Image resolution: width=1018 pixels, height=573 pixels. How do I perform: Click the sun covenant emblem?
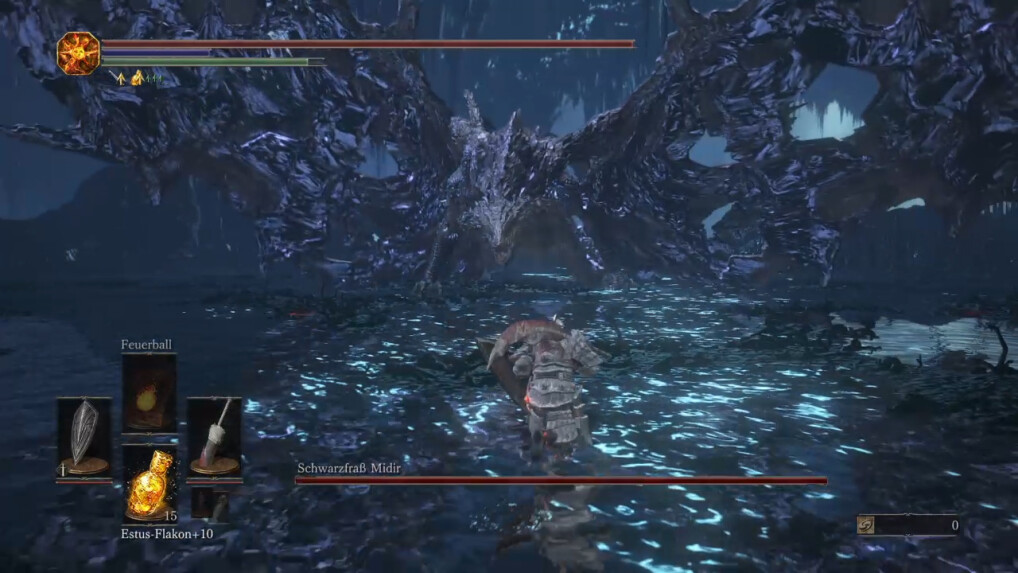(x=78, y=53)
